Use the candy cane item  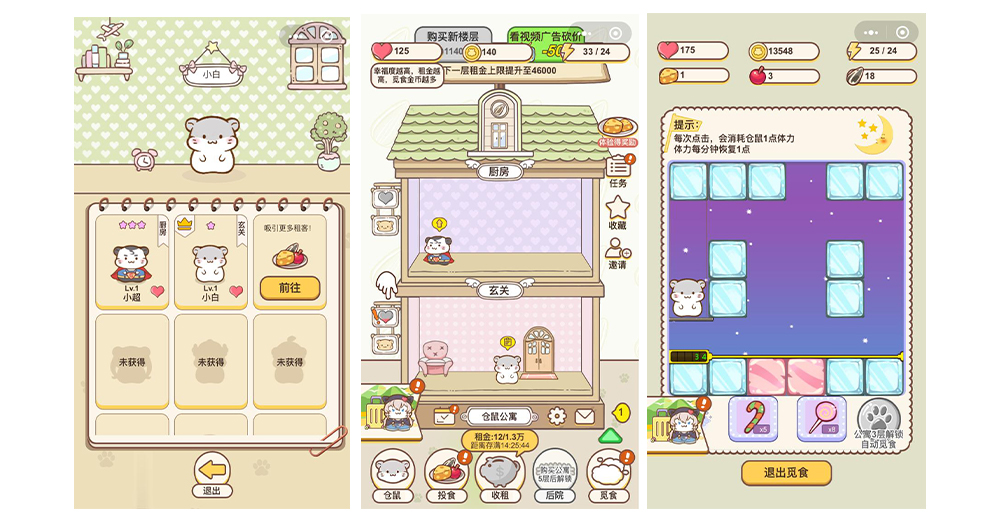click(x=753, y=417)
